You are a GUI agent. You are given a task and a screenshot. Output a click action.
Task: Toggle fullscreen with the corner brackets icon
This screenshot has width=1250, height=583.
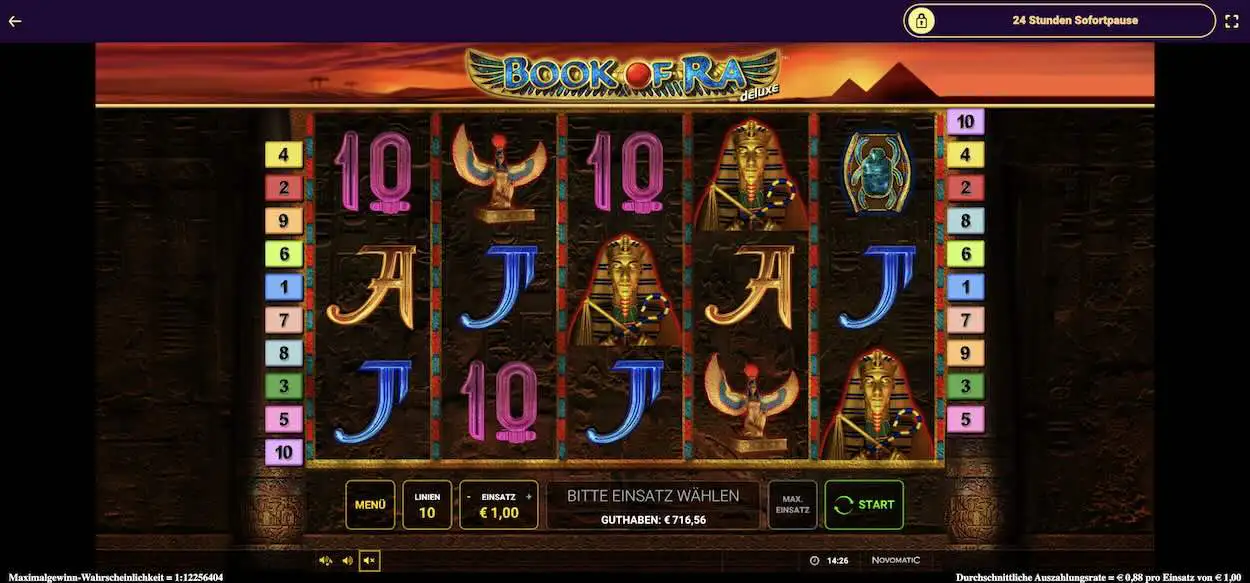1232,20
